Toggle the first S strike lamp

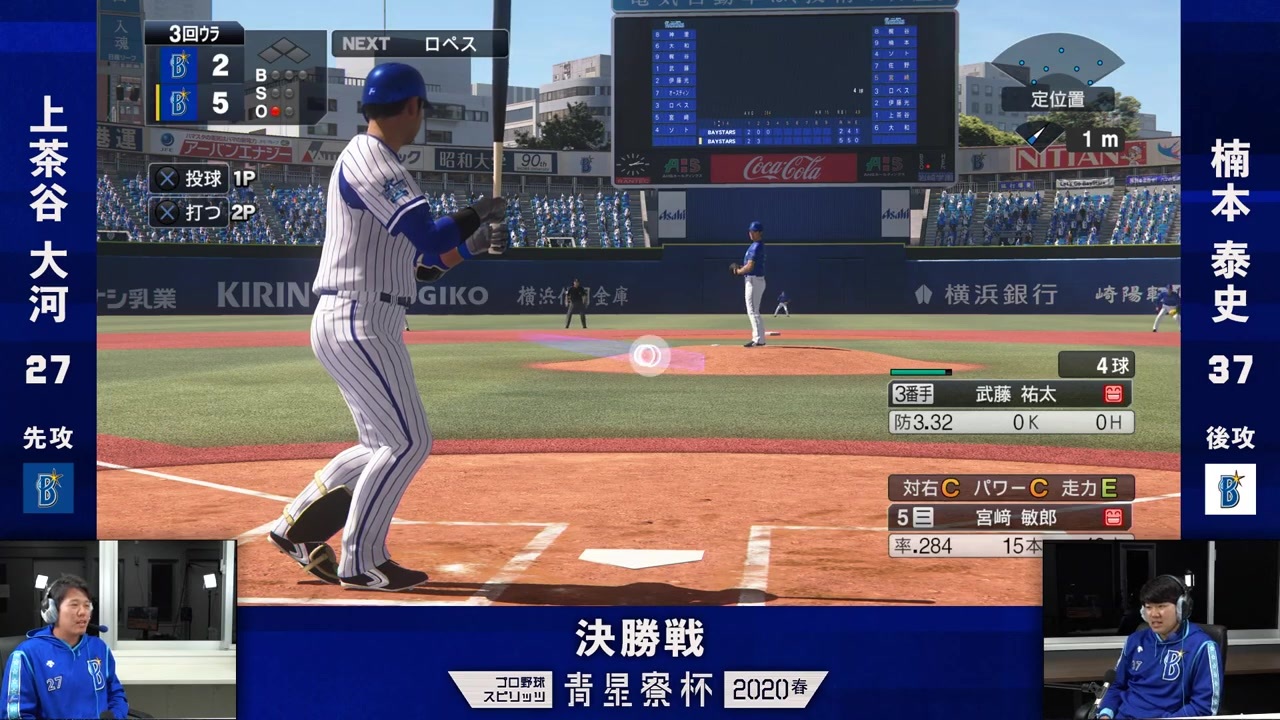pyautogui.click(x=275, y=92)
